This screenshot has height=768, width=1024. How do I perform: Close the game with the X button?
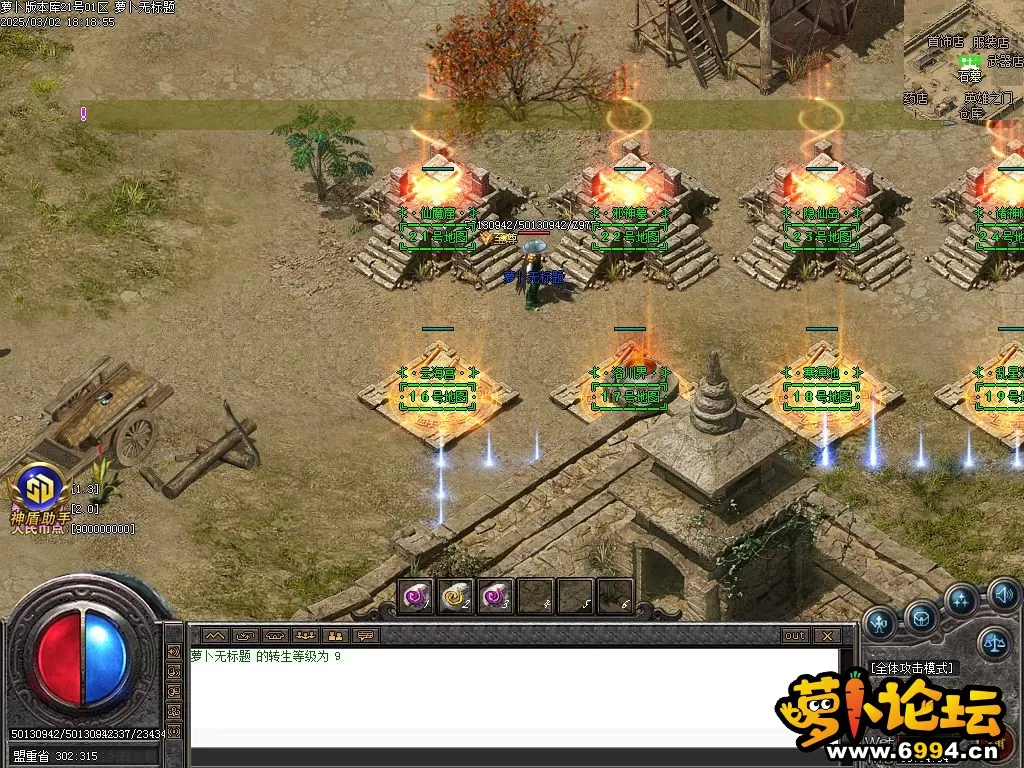(x=827, y=635)
